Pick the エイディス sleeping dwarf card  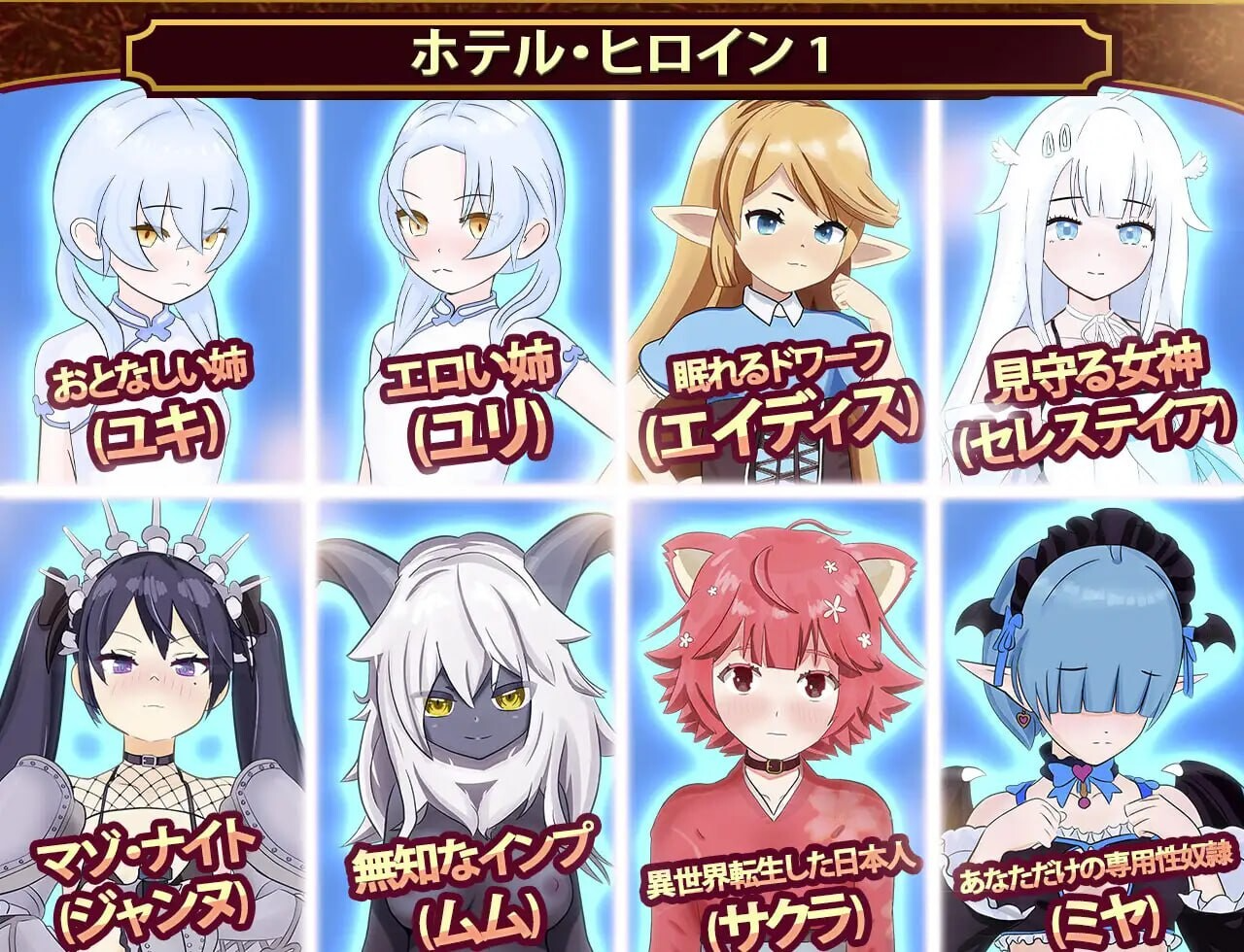pyautogui.click(x=775, y=291)
